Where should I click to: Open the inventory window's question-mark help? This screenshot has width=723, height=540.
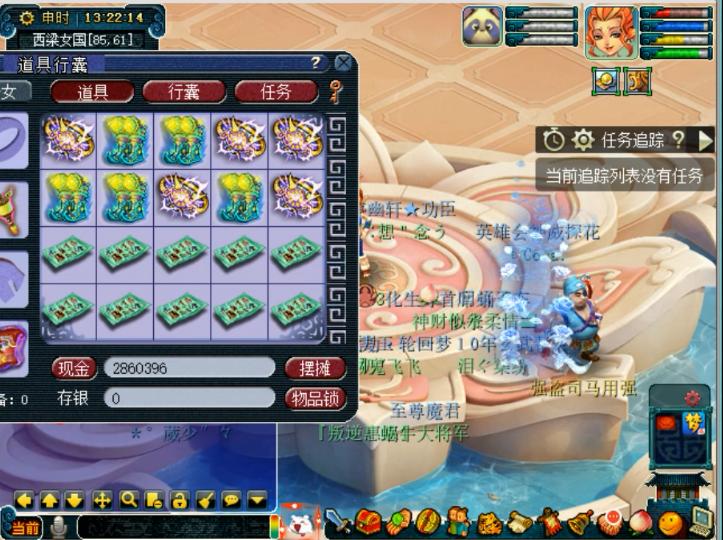tap(315, 63)
